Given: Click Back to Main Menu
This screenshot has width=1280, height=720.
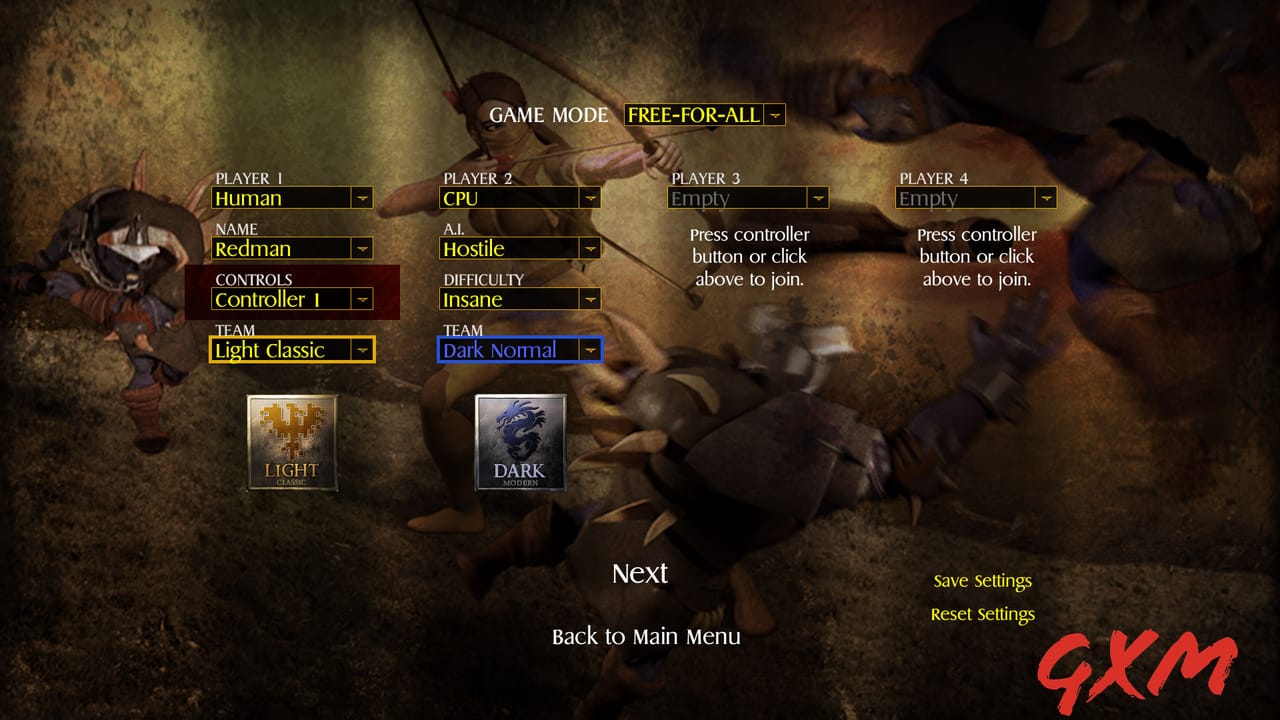Looking at the screenshot, I should [646, 636].
